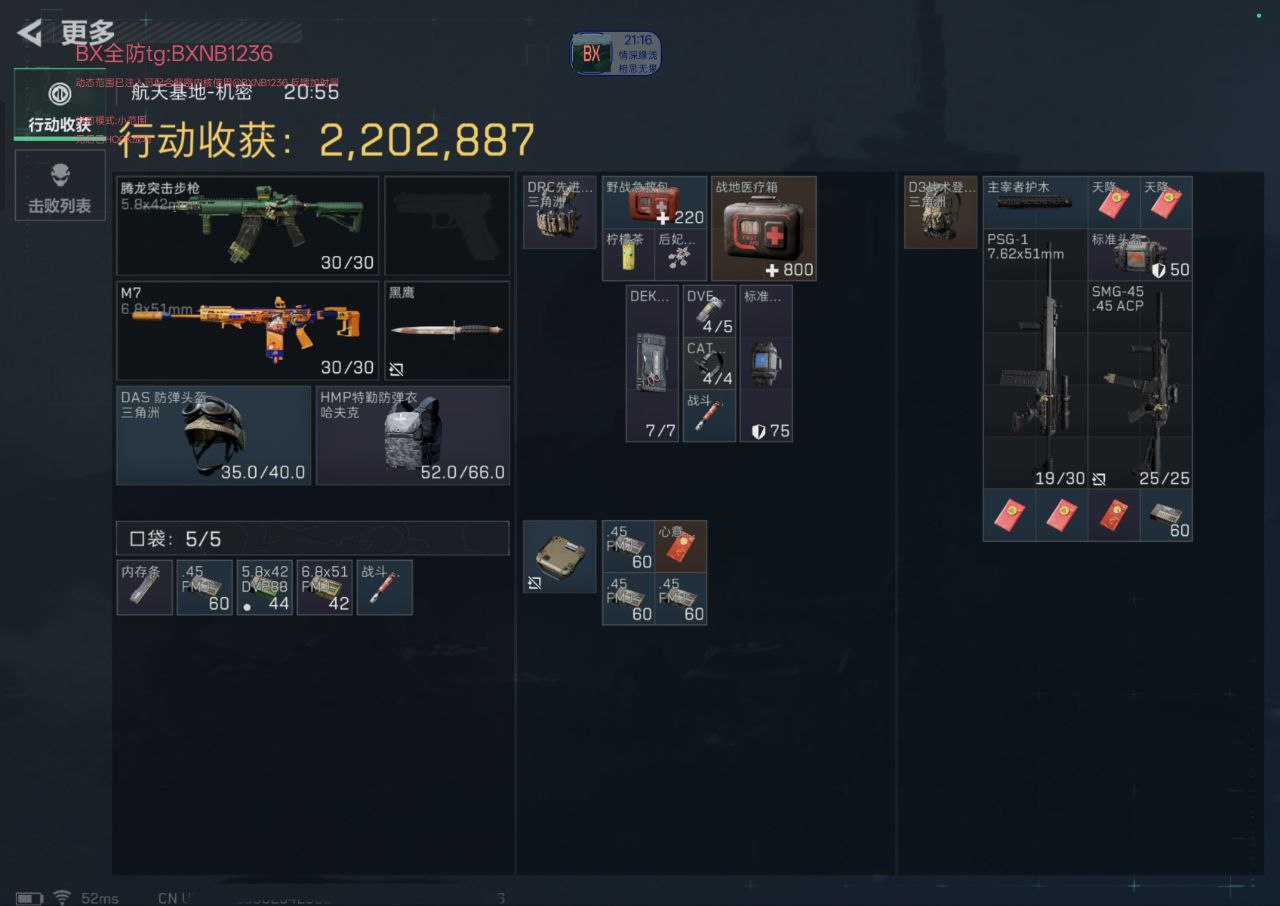Select the 腾龙突击步枪 weapon thumbnail
Viewport: 1280px width, 906px height.
[x=247, y=222]
